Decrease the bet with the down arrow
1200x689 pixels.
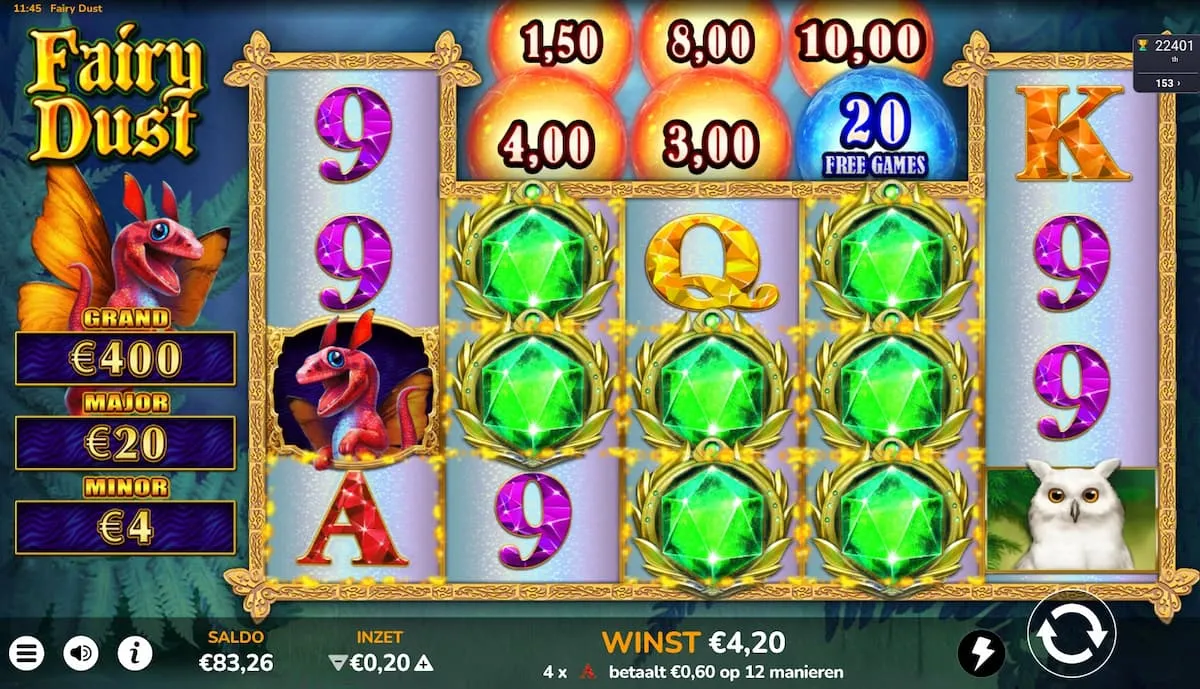click(x=335, y=662)
